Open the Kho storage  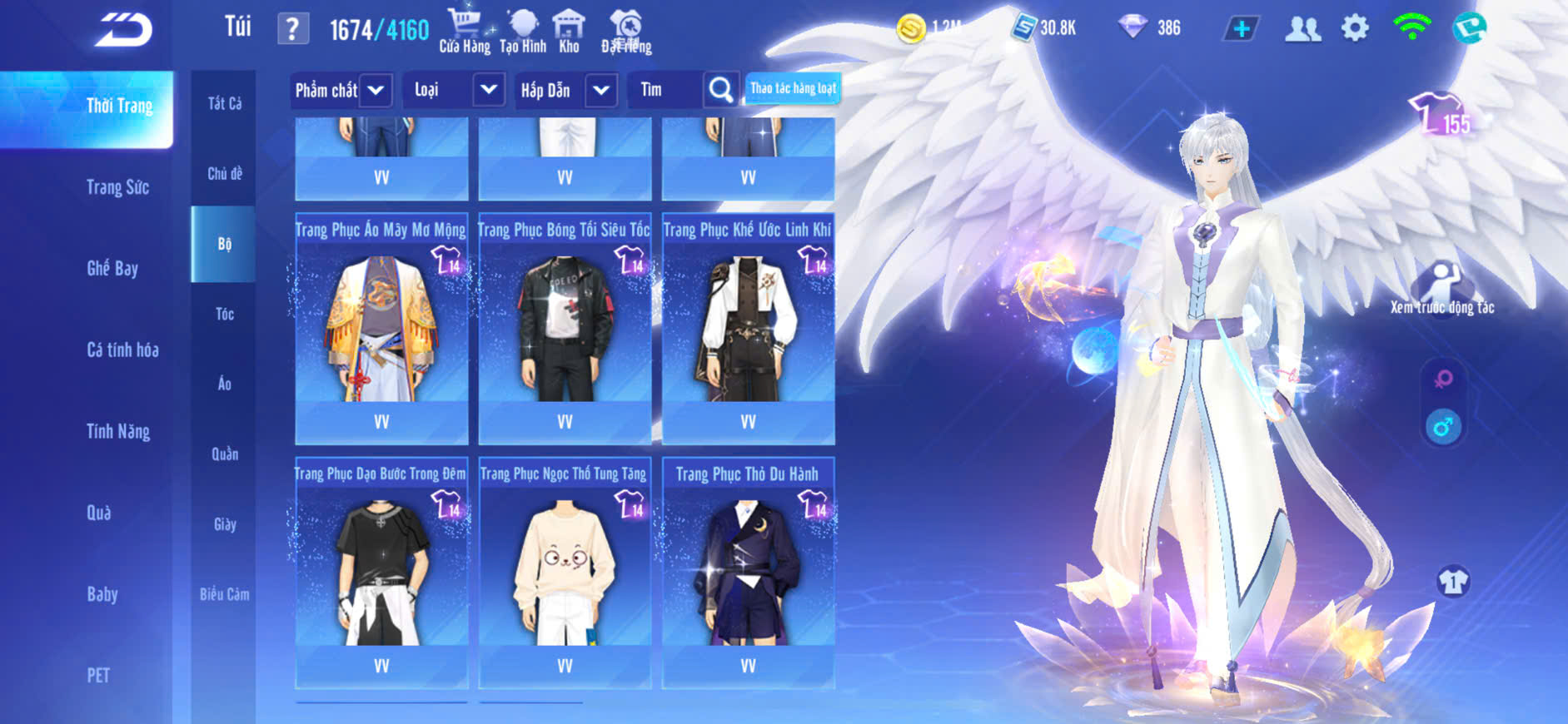point(569,32)
